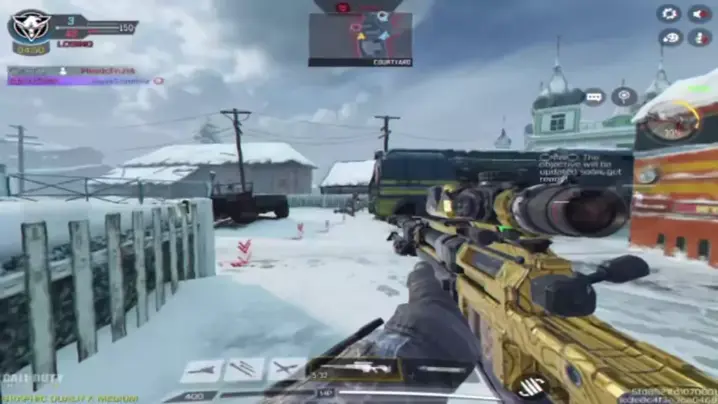
Task: Select the second scorestreak slot
Action: (x=244, y=370)
